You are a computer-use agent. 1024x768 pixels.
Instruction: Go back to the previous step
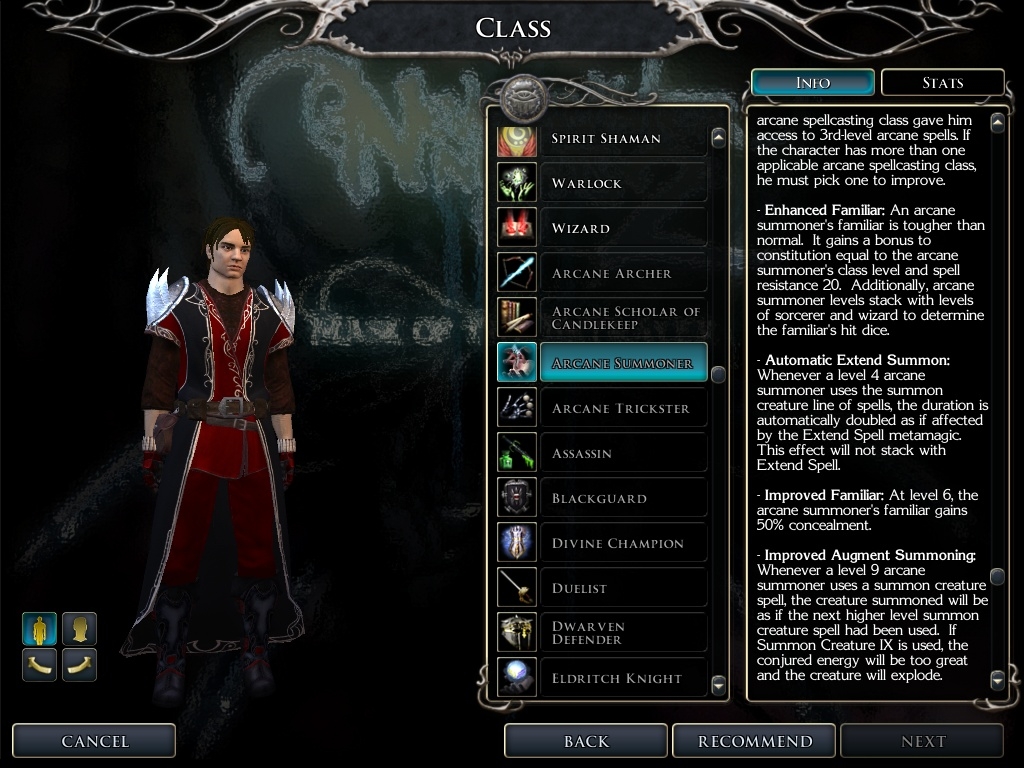586,741
